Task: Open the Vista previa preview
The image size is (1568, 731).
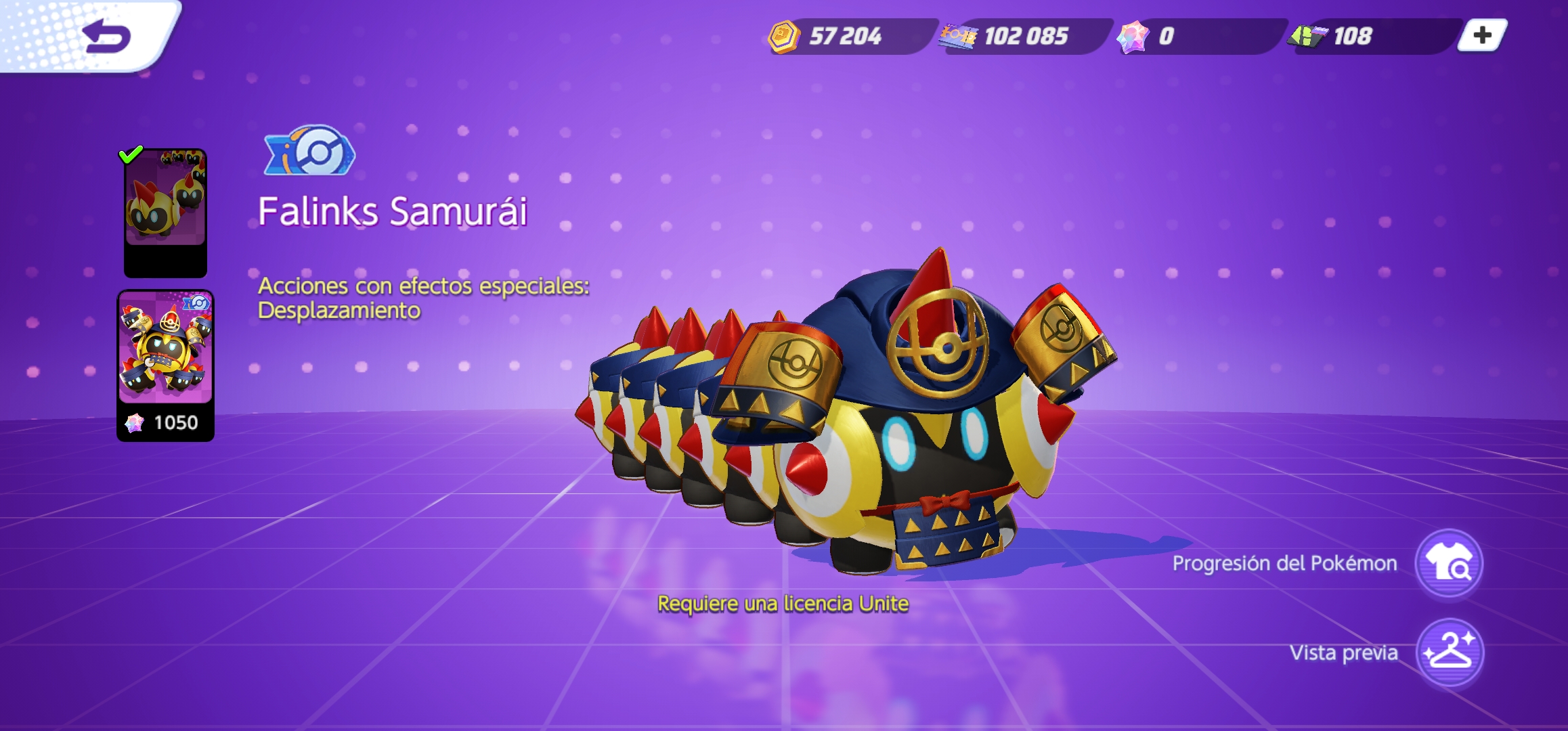Action: point(1449,652)
